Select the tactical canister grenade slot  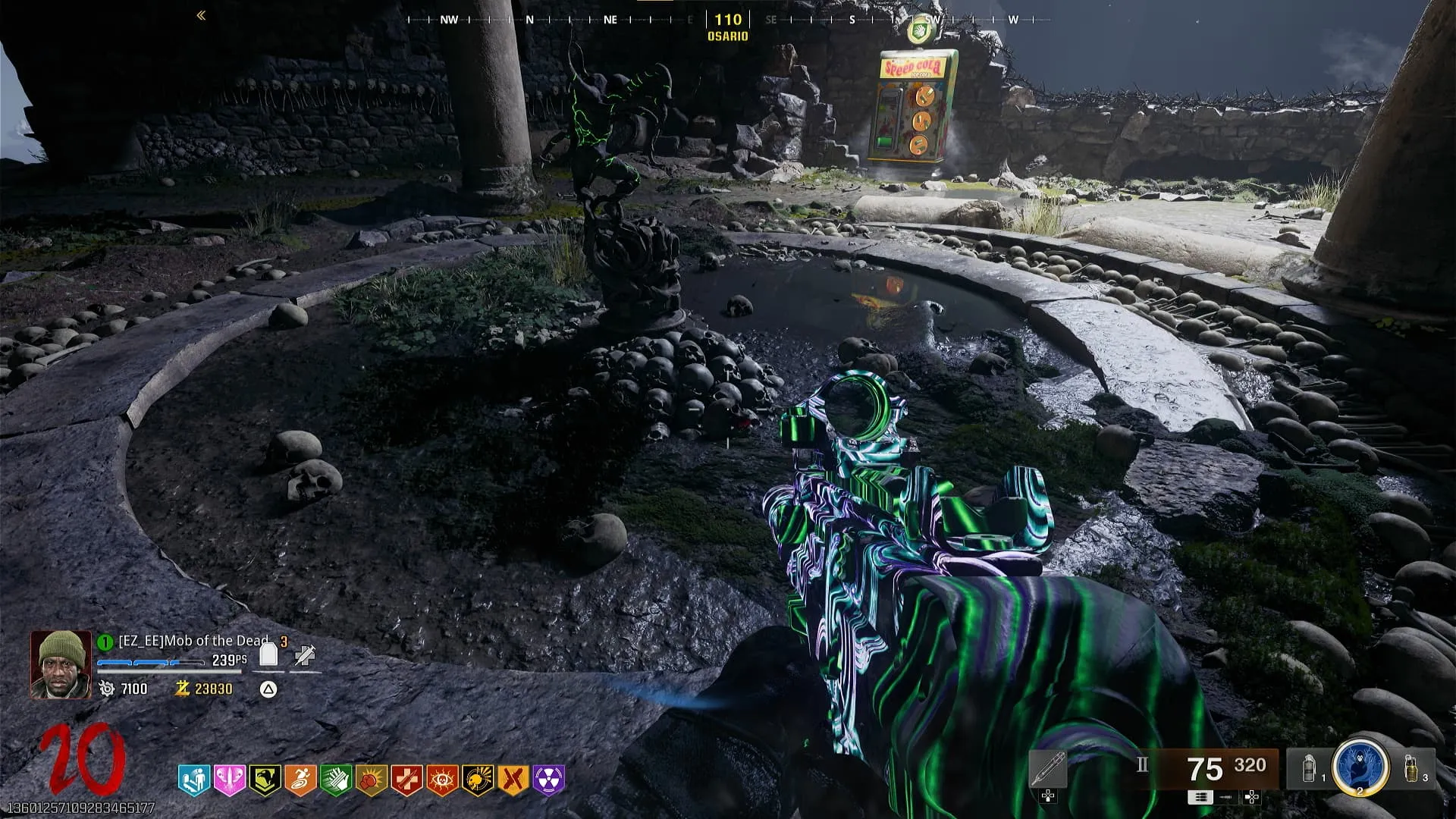(1310, 768)
